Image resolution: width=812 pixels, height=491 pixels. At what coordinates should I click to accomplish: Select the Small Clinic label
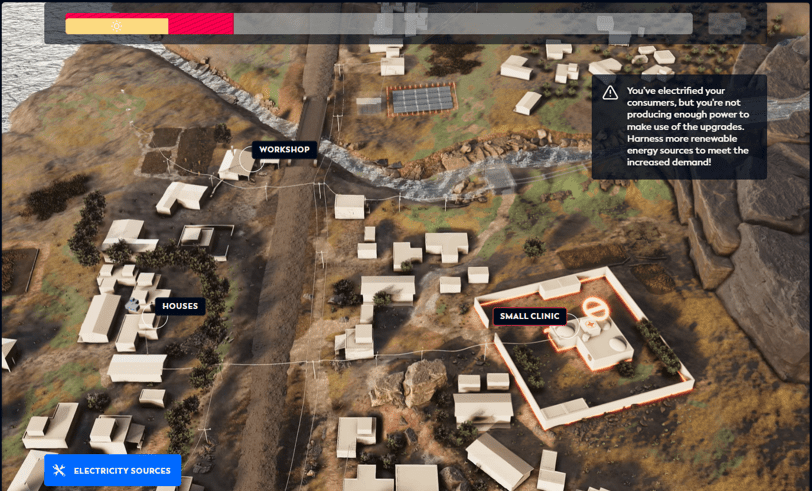[530, 317]
